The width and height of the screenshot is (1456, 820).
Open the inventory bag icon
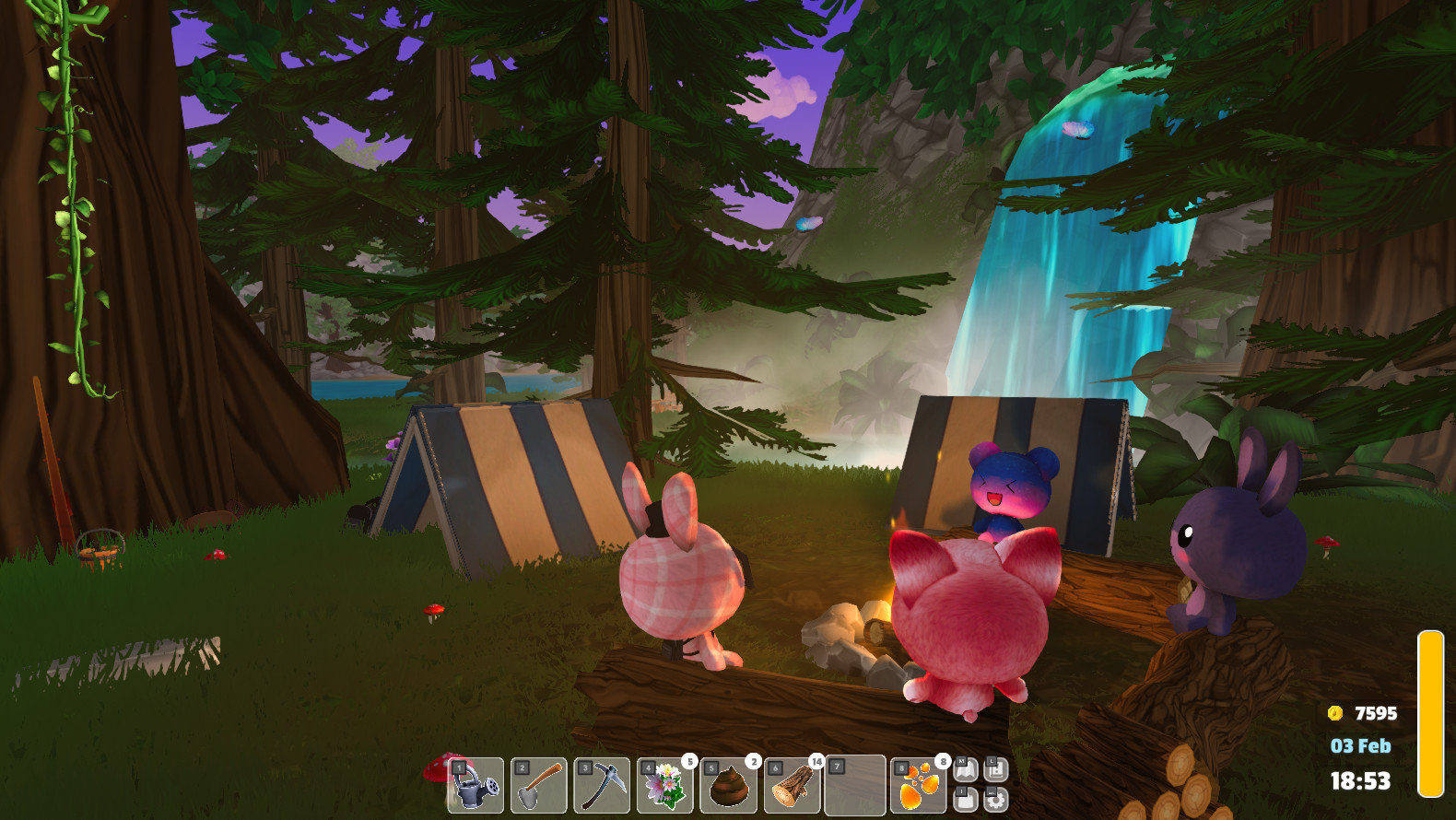coord(966,799)
